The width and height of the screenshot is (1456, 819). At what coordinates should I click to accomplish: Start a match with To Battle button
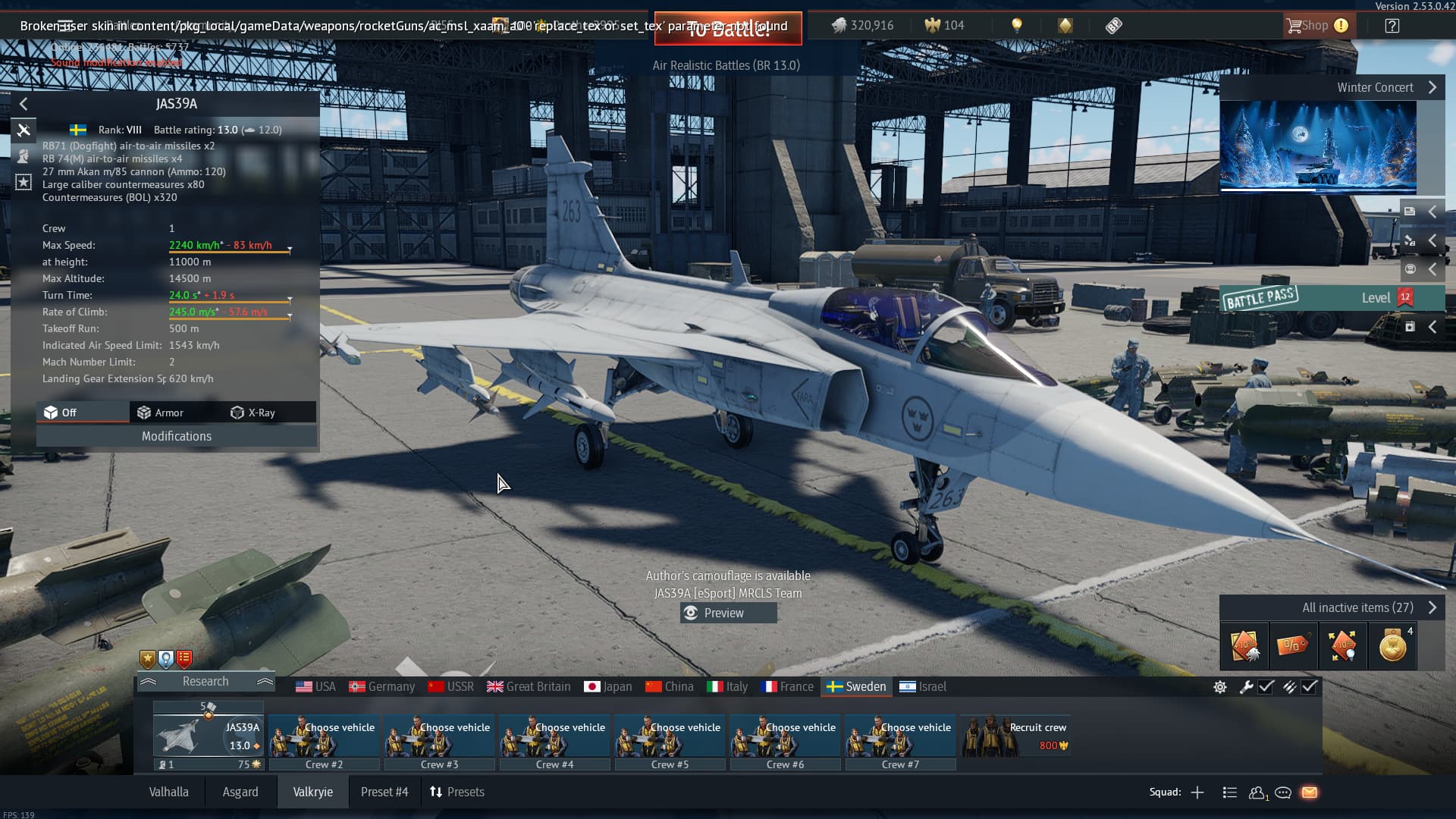click(x=727, y=29)
